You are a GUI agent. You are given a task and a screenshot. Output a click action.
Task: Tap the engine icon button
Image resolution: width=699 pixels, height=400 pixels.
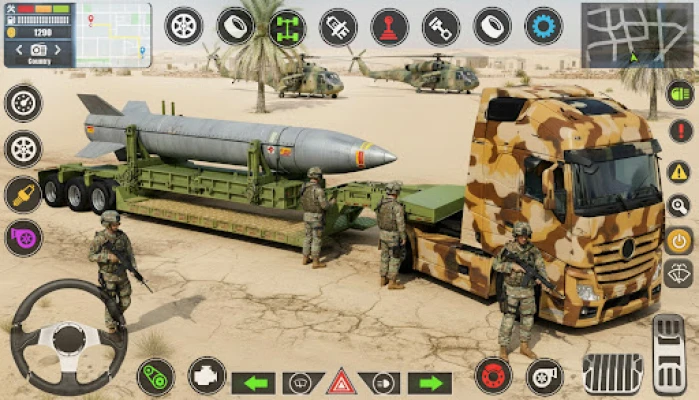(207, 376)
